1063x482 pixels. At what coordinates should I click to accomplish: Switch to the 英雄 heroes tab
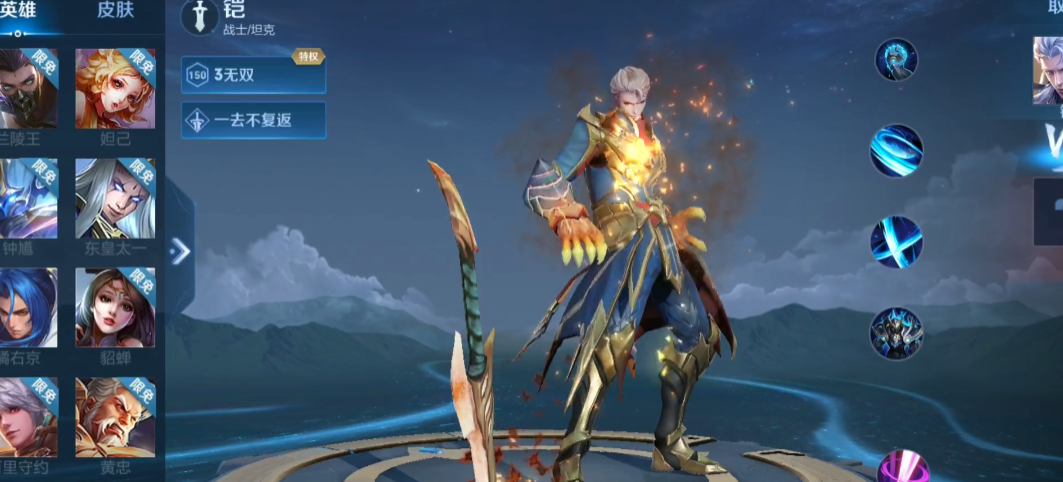[18, 11]
